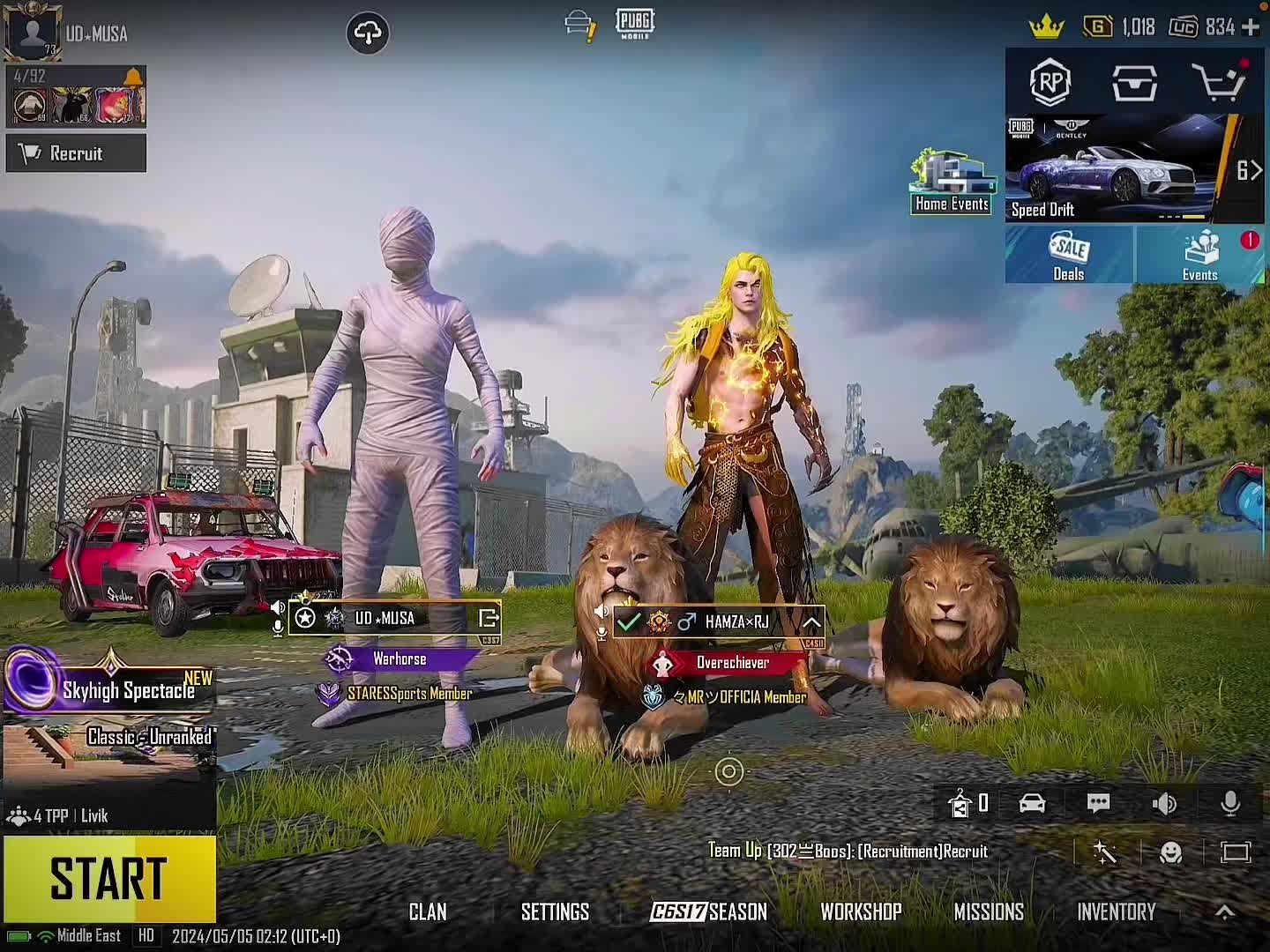This screenshot has width=1270, height=952.
Task: Toggle the speaker voice icon
Action: (x=1164, y=803)
